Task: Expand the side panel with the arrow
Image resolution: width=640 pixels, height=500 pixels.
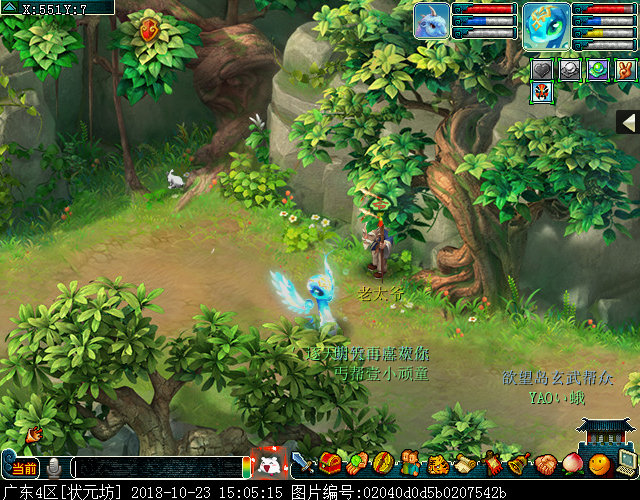Action: [x=628, y=122]
